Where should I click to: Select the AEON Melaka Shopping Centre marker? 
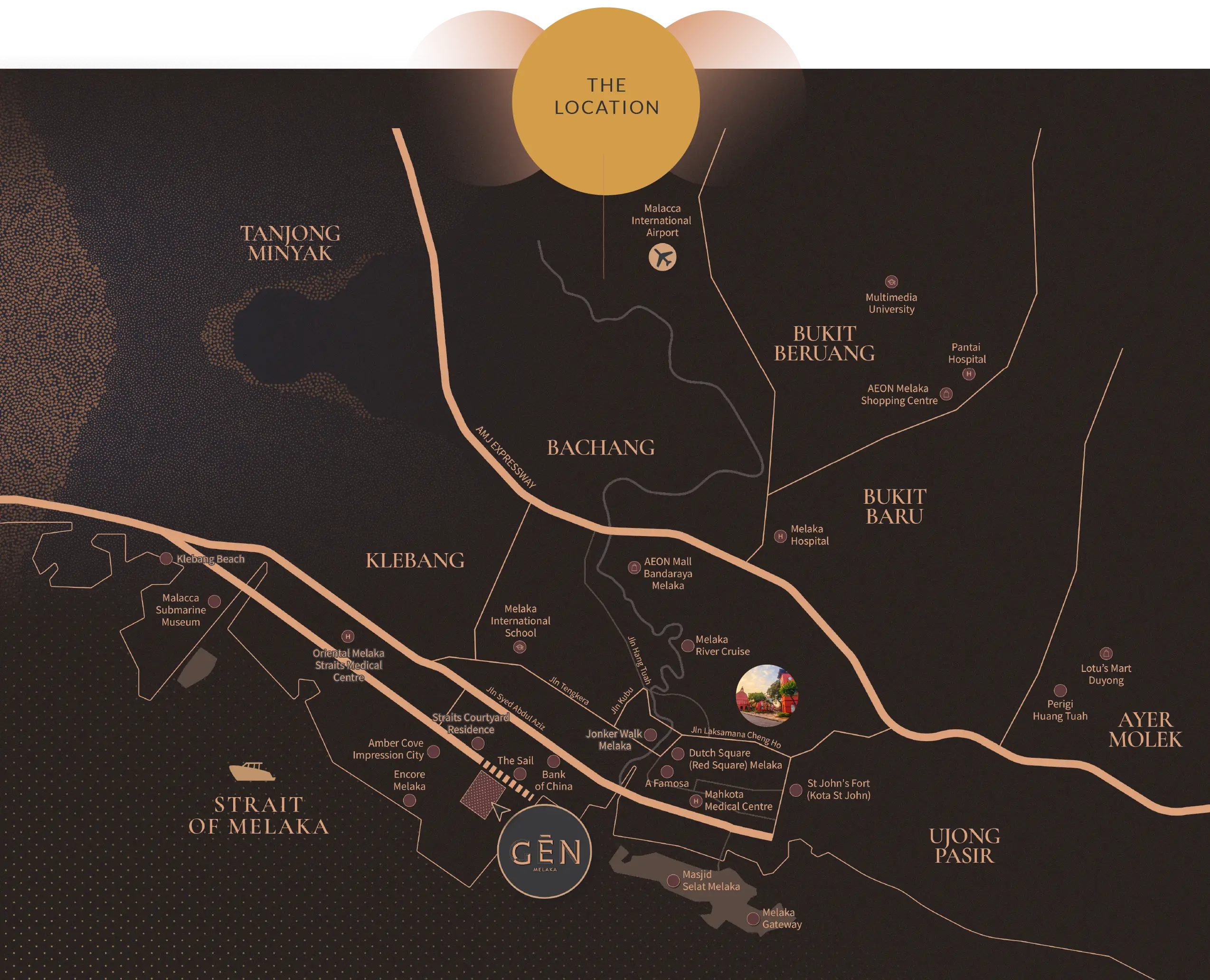coord(947,394)
